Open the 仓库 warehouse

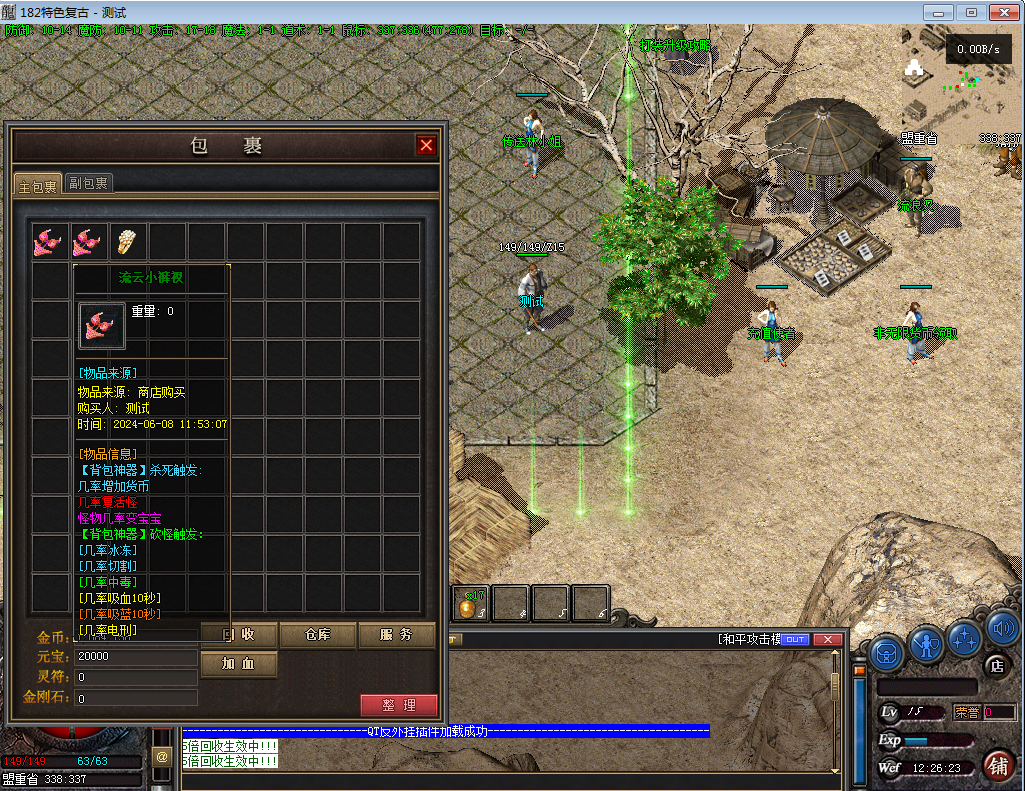(318, 635)
